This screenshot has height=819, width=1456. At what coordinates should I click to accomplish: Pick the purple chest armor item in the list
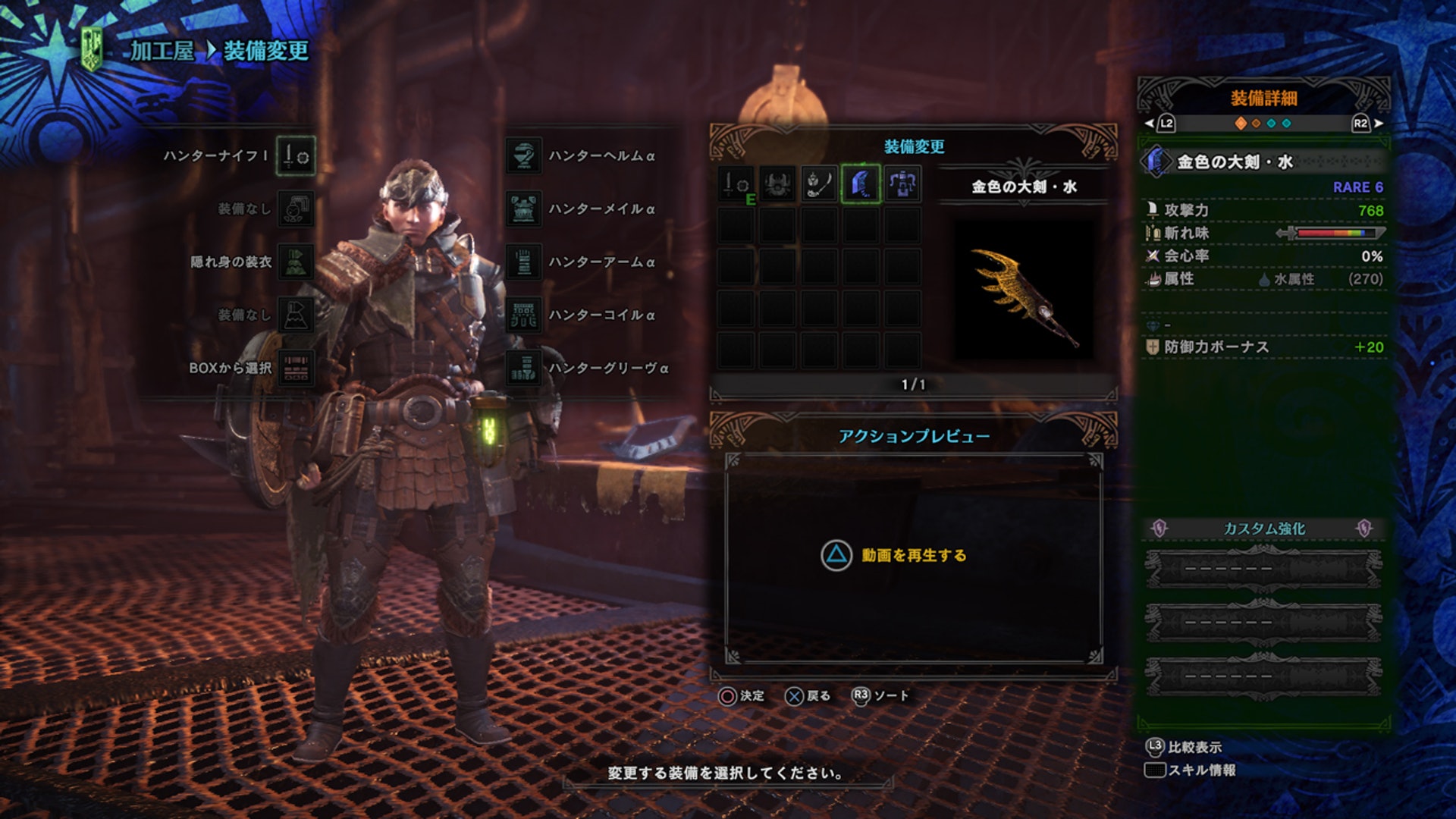tap(902, 184)
